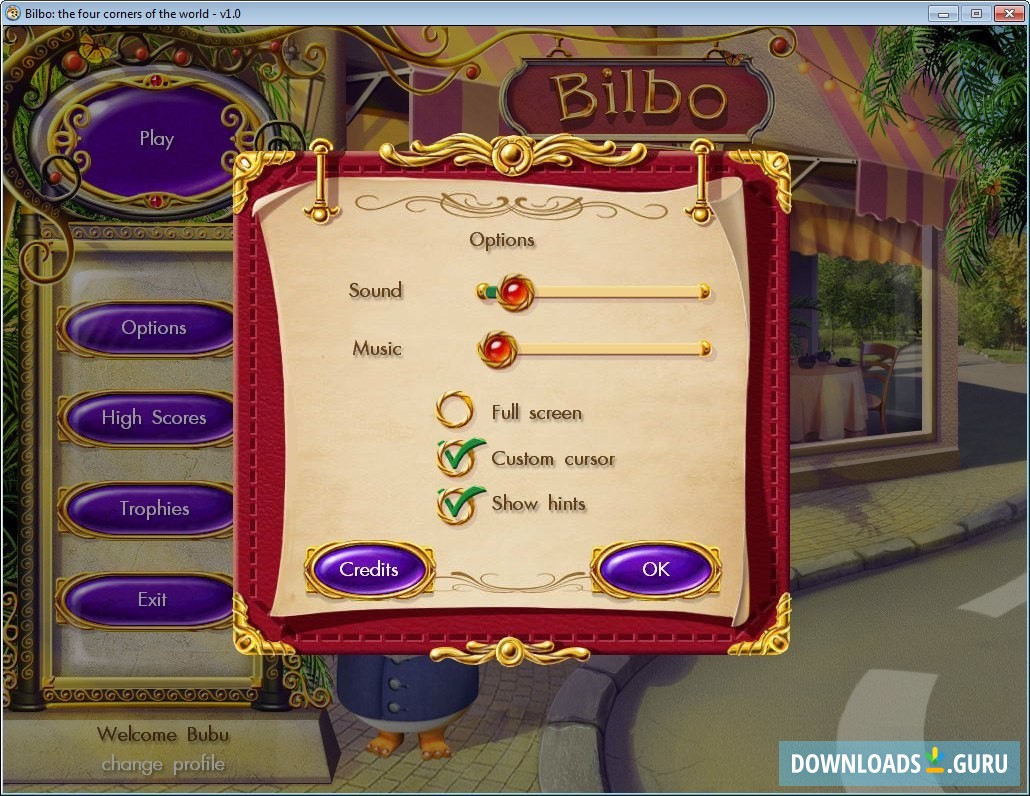Close the game window

coord(1008,13)
